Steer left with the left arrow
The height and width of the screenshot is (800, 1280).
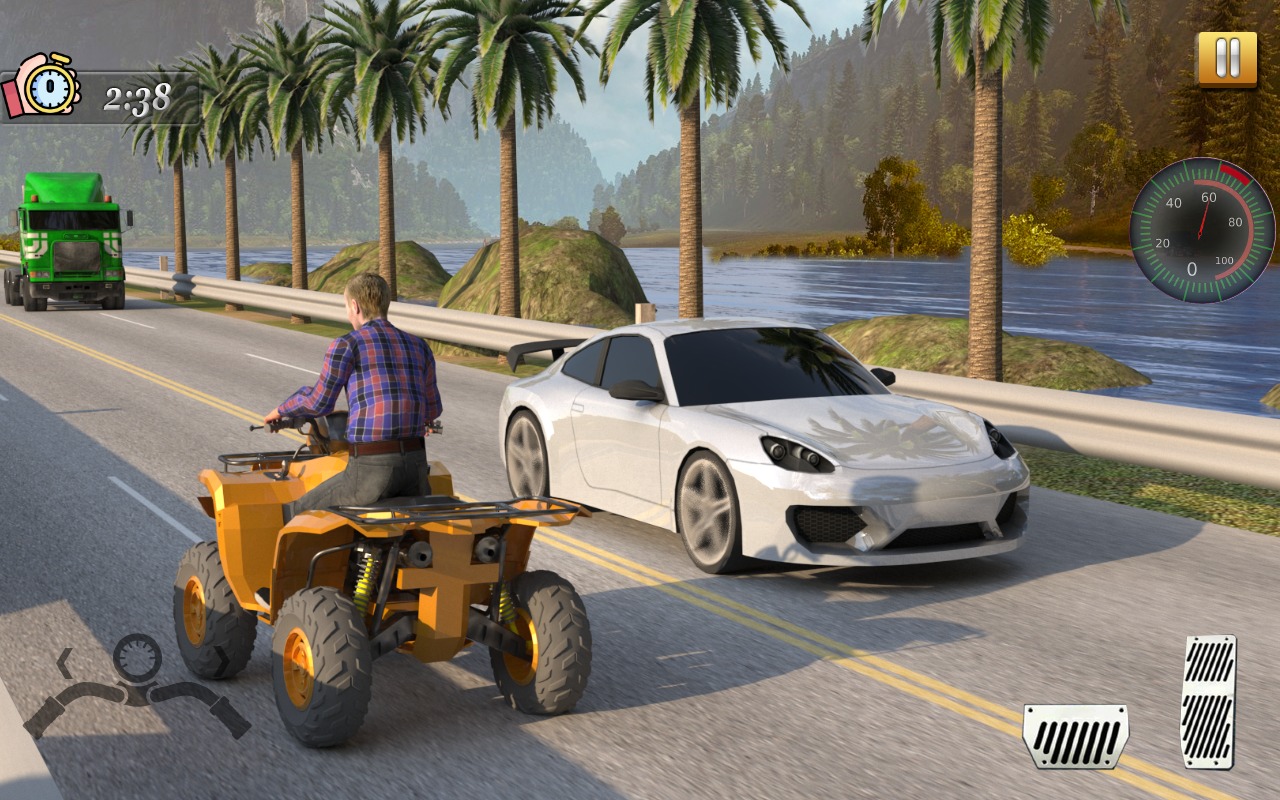(64, 662)
